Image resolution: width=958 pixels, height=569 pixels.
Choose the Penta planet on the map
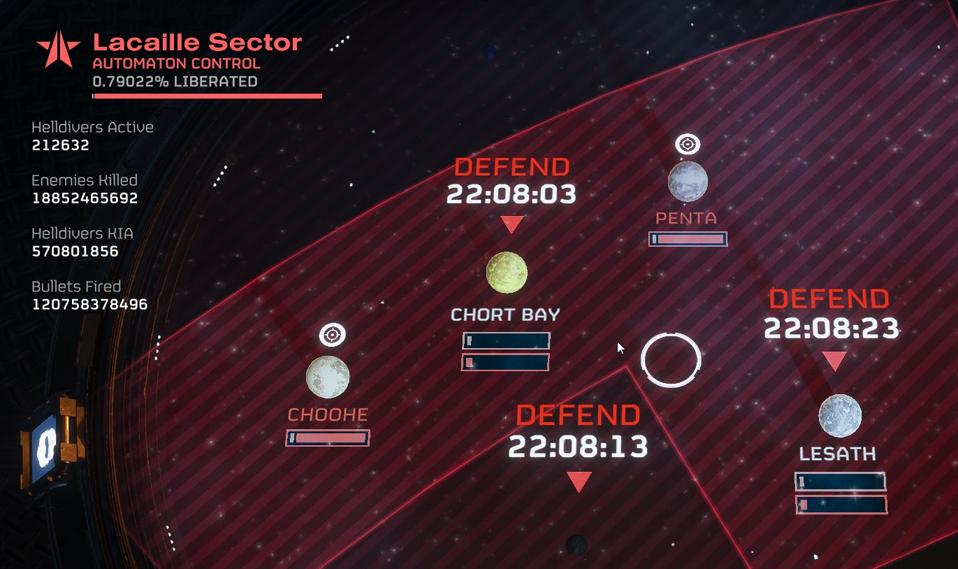coord(687,181)
